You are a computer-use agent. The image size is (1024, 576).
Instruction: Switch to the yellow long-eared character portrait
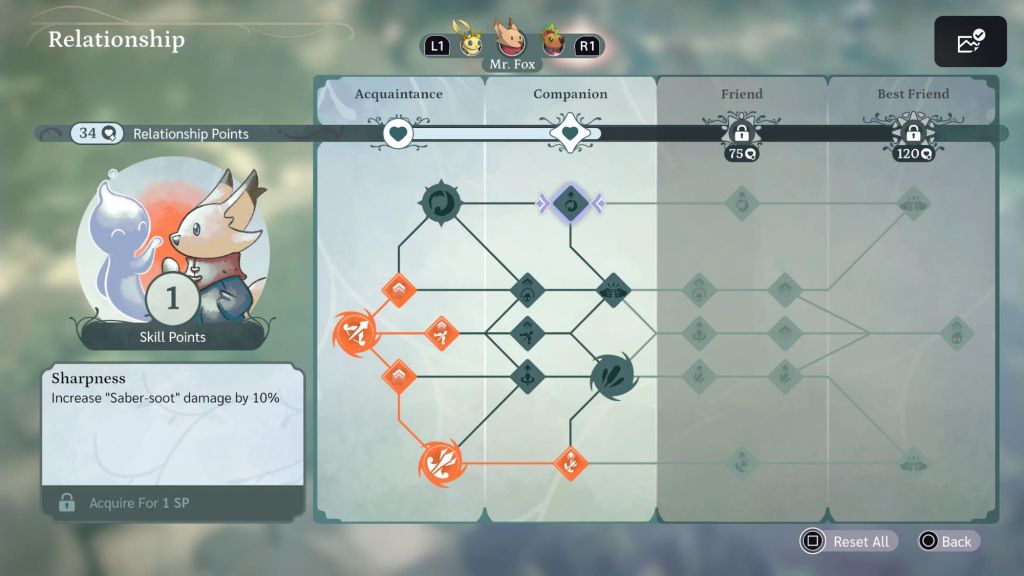coord(471,42)
